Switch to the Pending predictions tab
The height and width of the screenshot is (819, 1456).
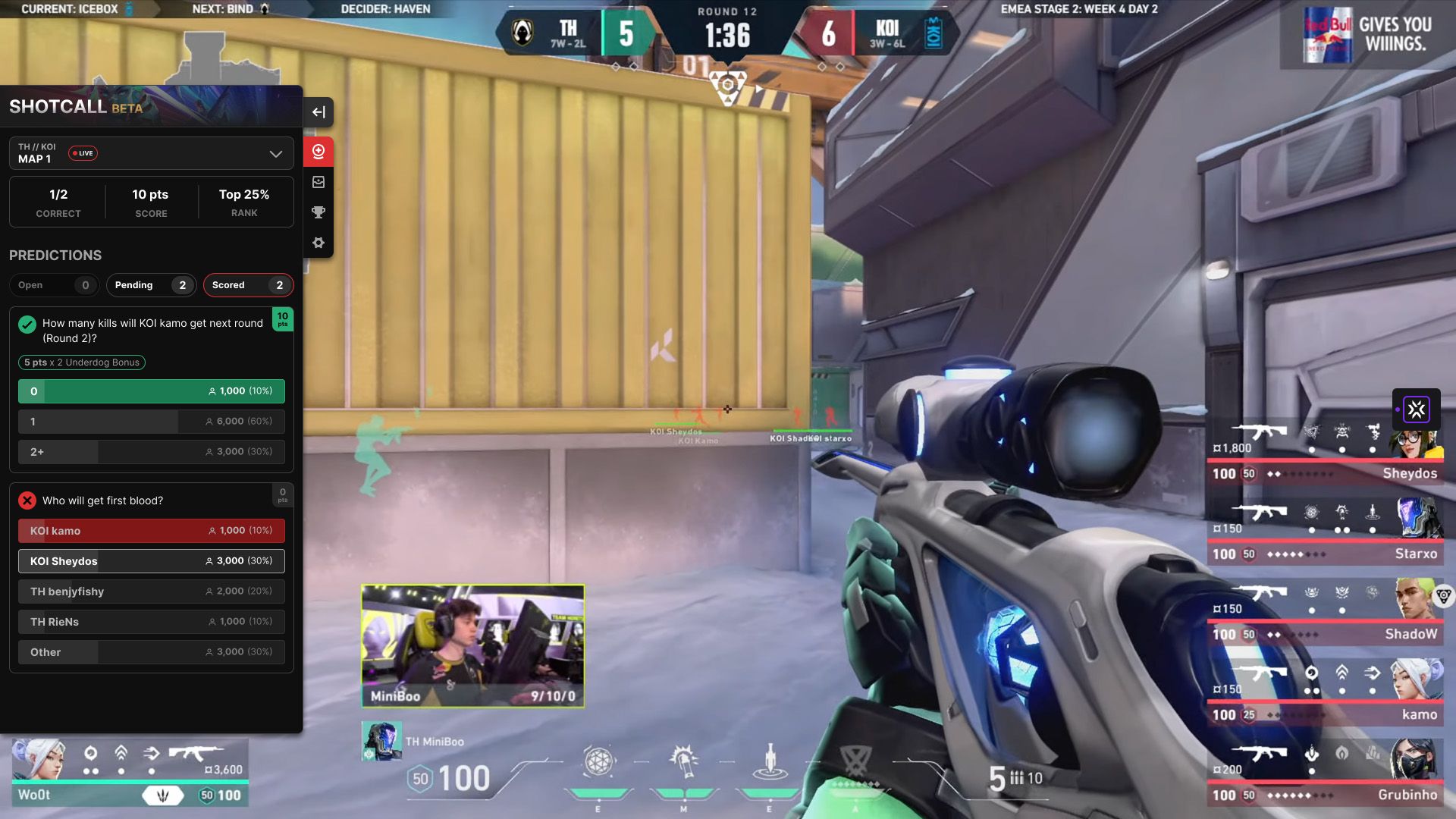tap(151, 285)
